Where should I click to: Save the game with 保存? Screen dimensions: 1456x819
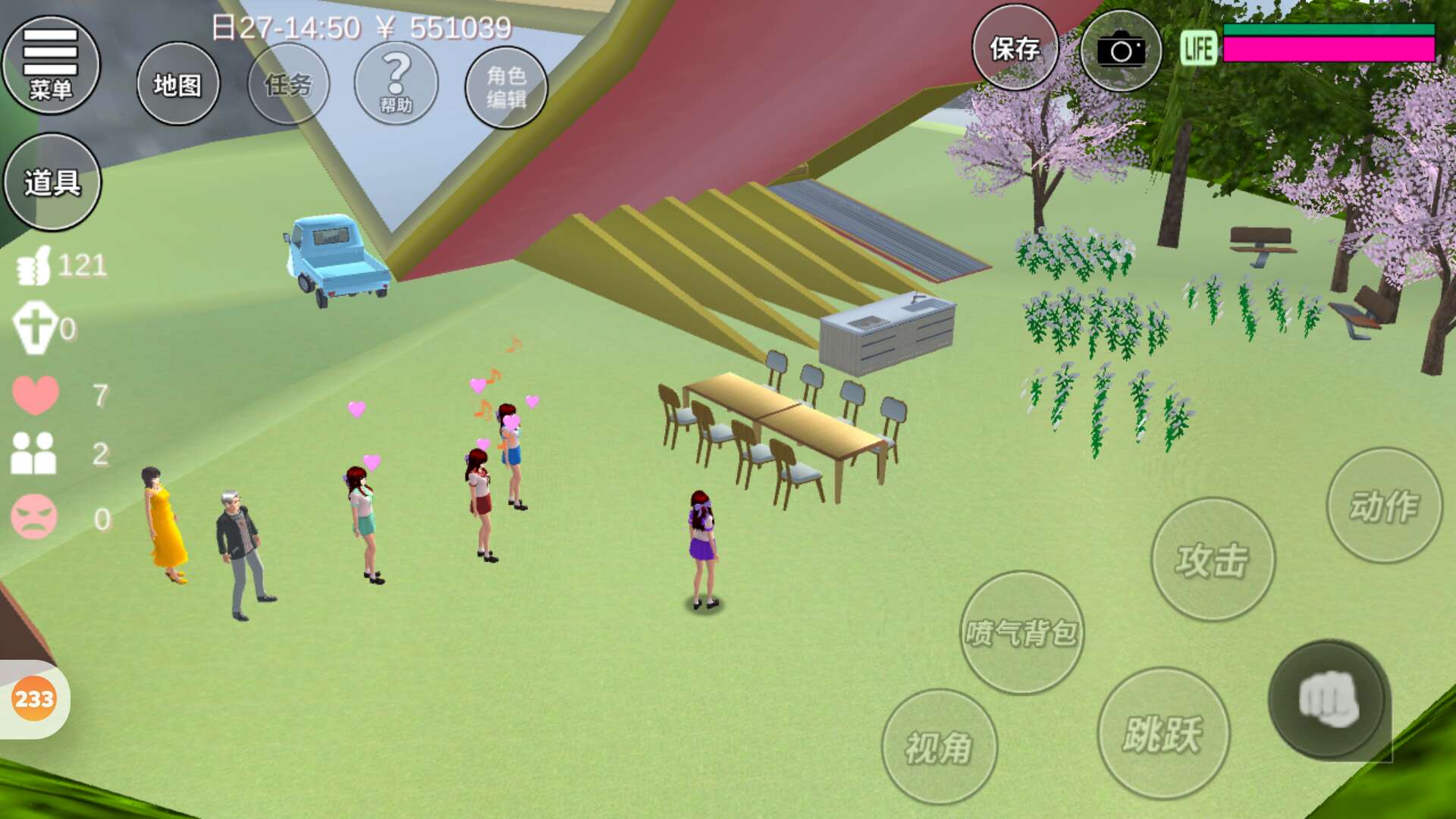(1015, 49)
